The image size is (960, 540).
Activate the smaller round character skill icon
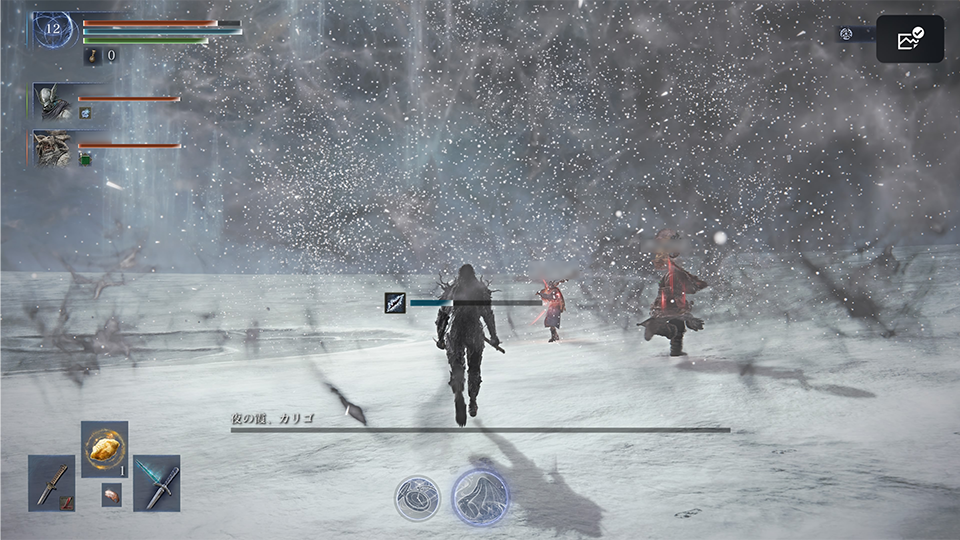[x=416, y=497]
